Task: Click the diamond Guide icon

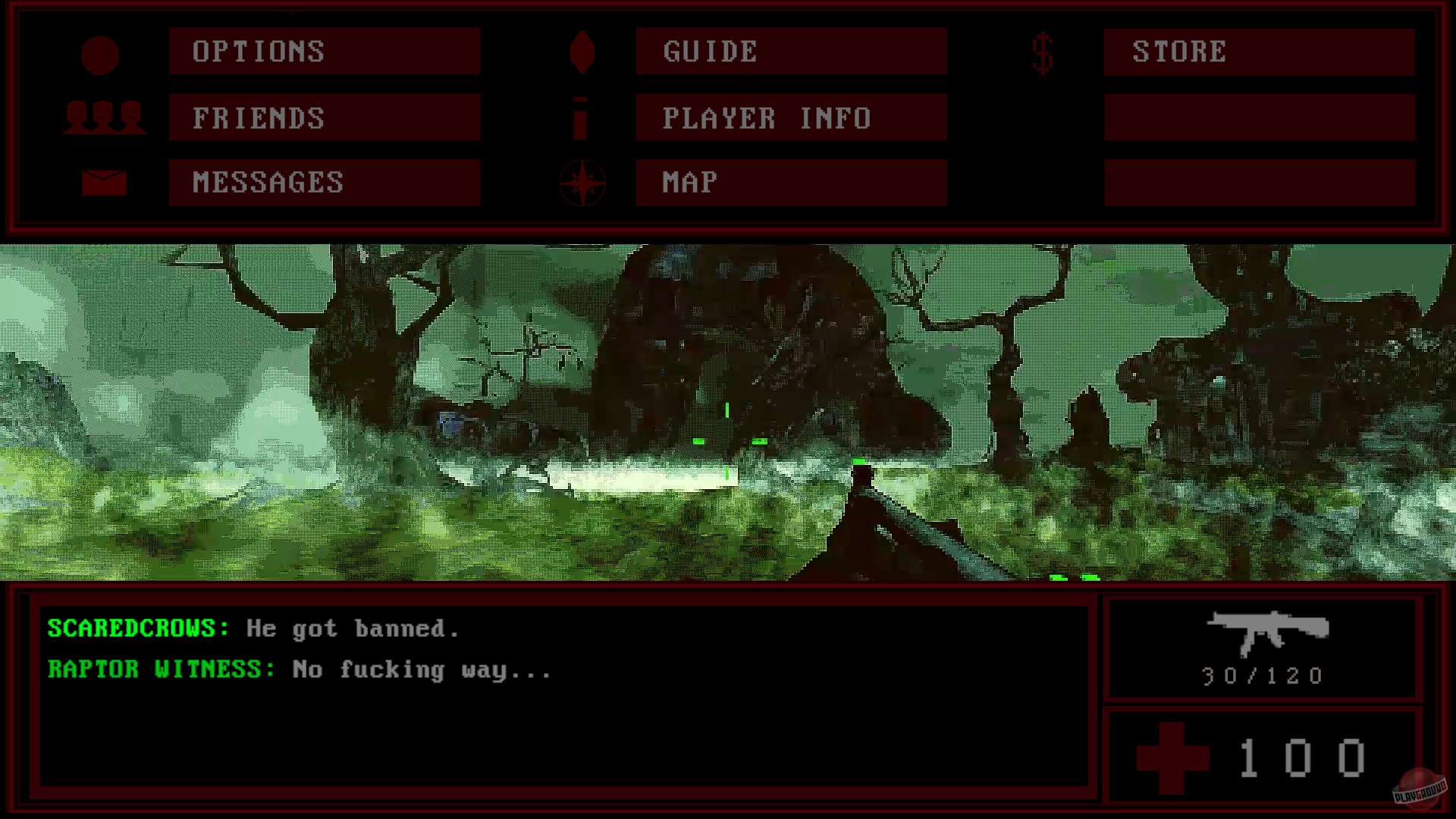Action: (582, 52)
